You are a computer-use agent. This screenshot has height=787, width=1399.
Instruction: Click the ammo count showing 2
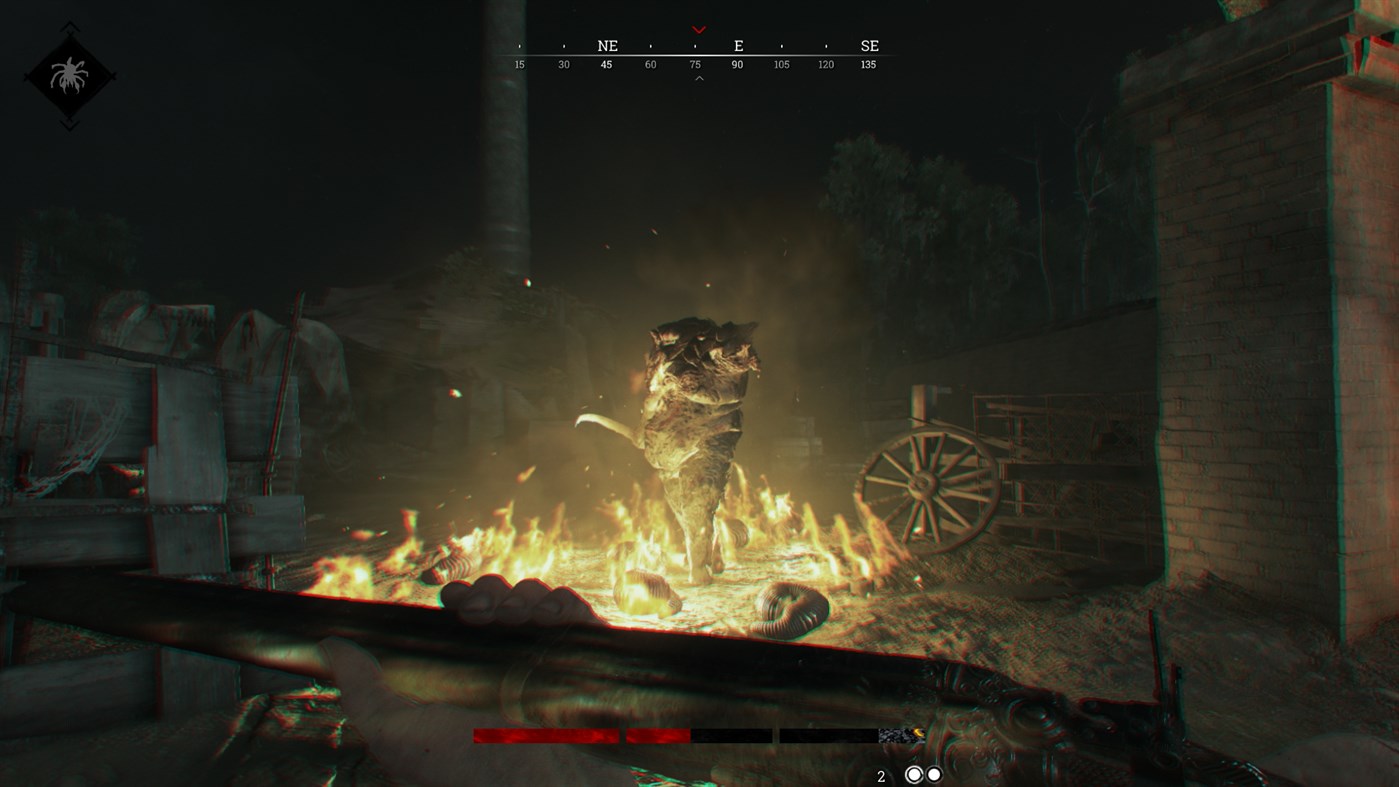click(x=881, y=774)
